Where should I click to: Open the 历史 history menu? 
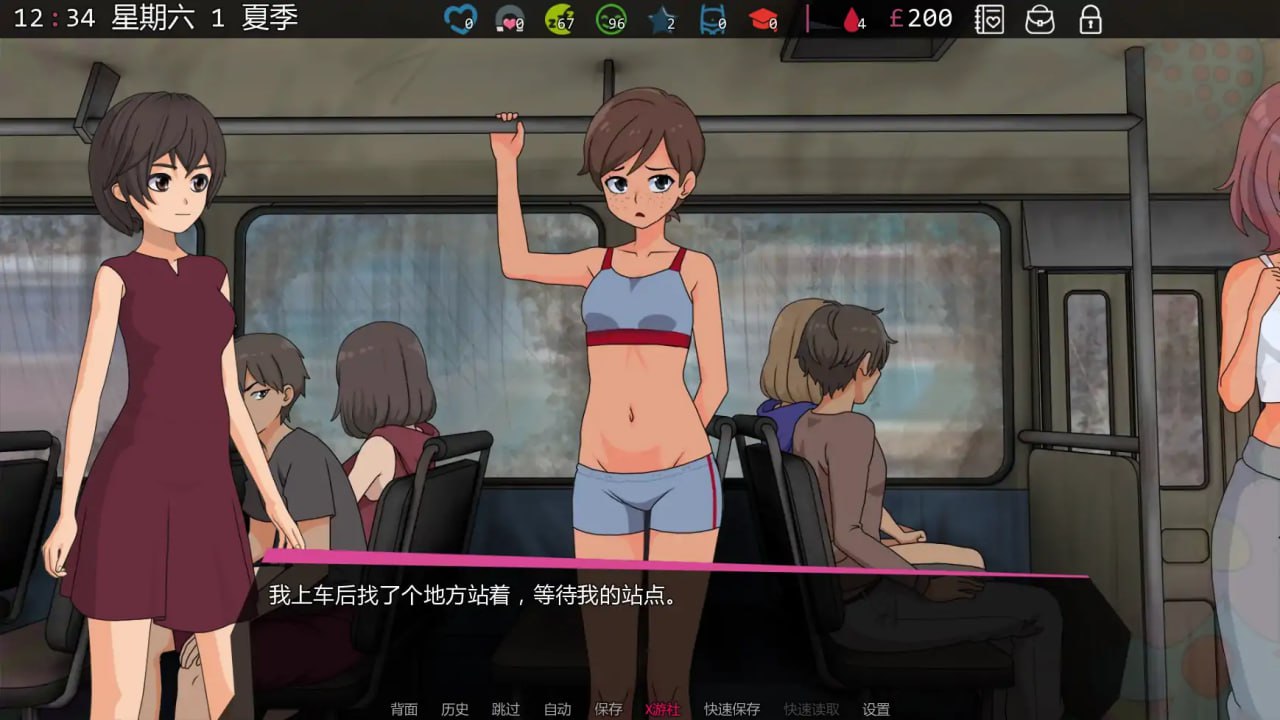click(456, 709)
